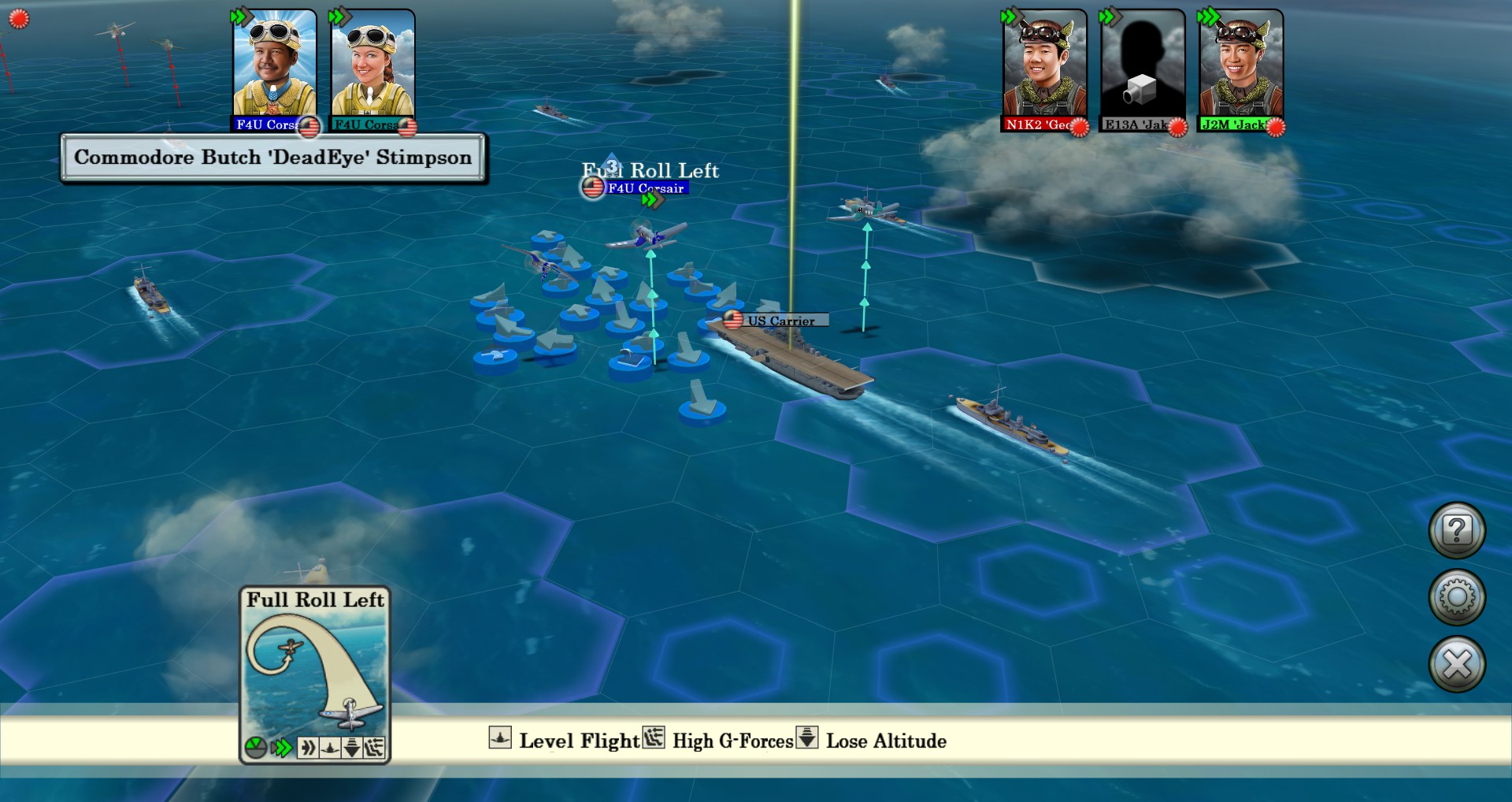Choose the Full Roll Left maneuver card

[x=315, y=674]
